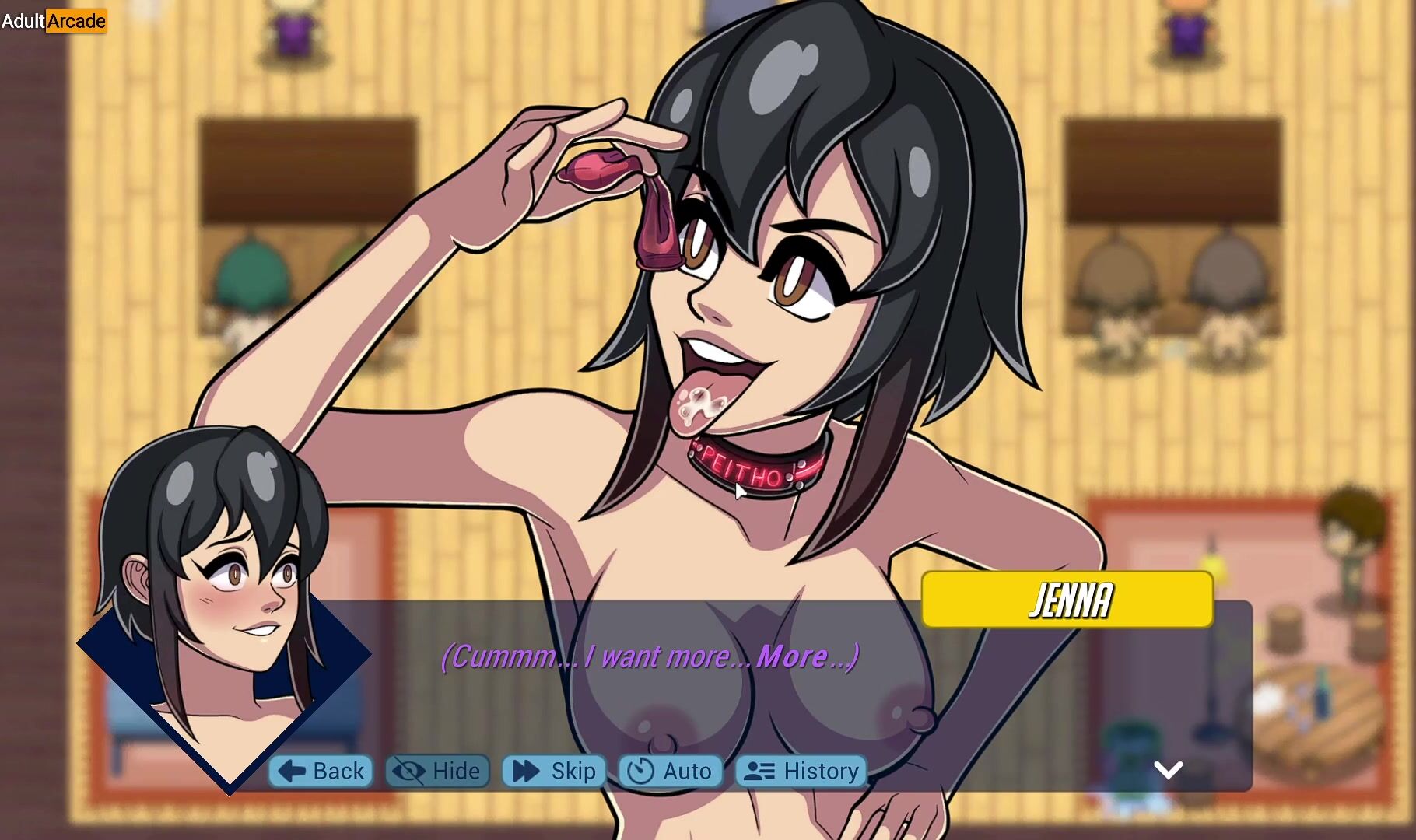Go back with the Back button

click(x=321, y=771)
